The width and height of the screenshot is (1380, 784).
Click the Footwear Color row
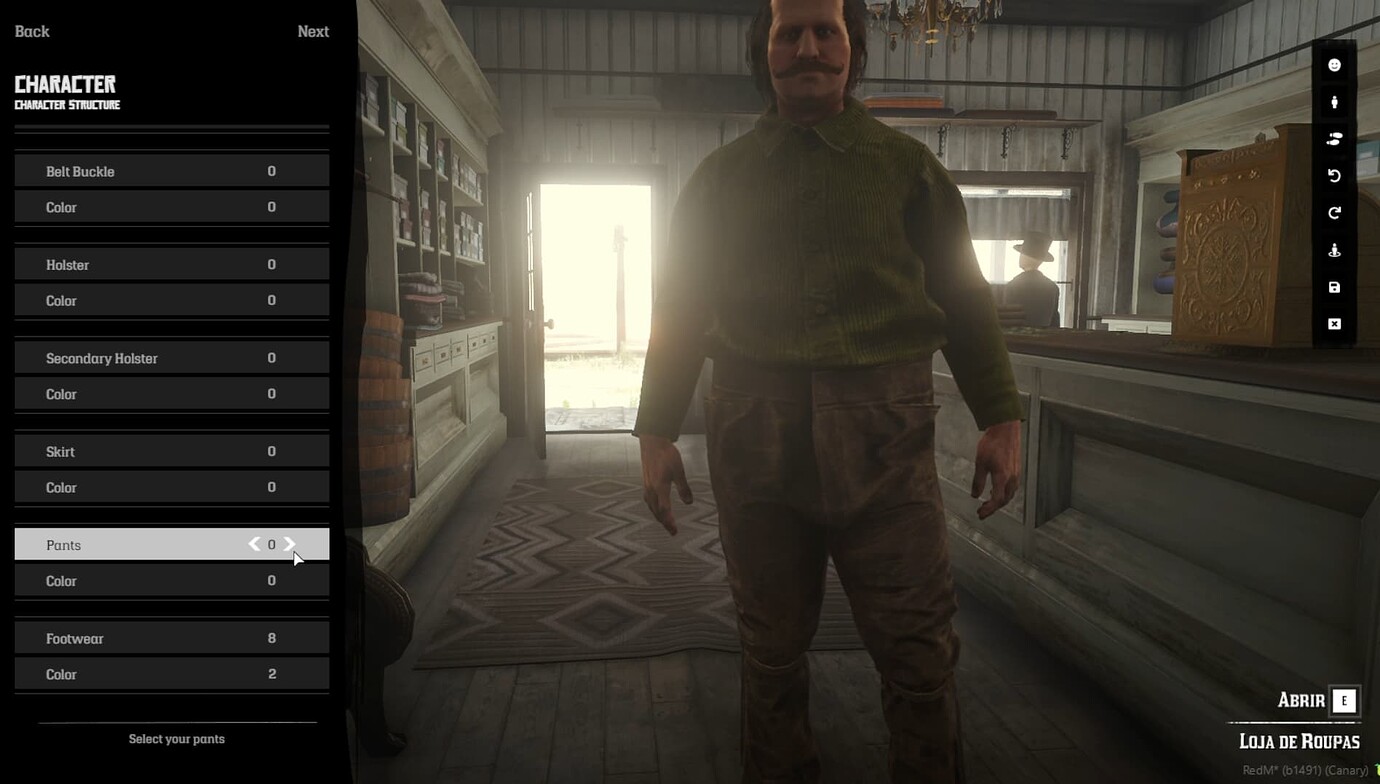click(171, 674)
